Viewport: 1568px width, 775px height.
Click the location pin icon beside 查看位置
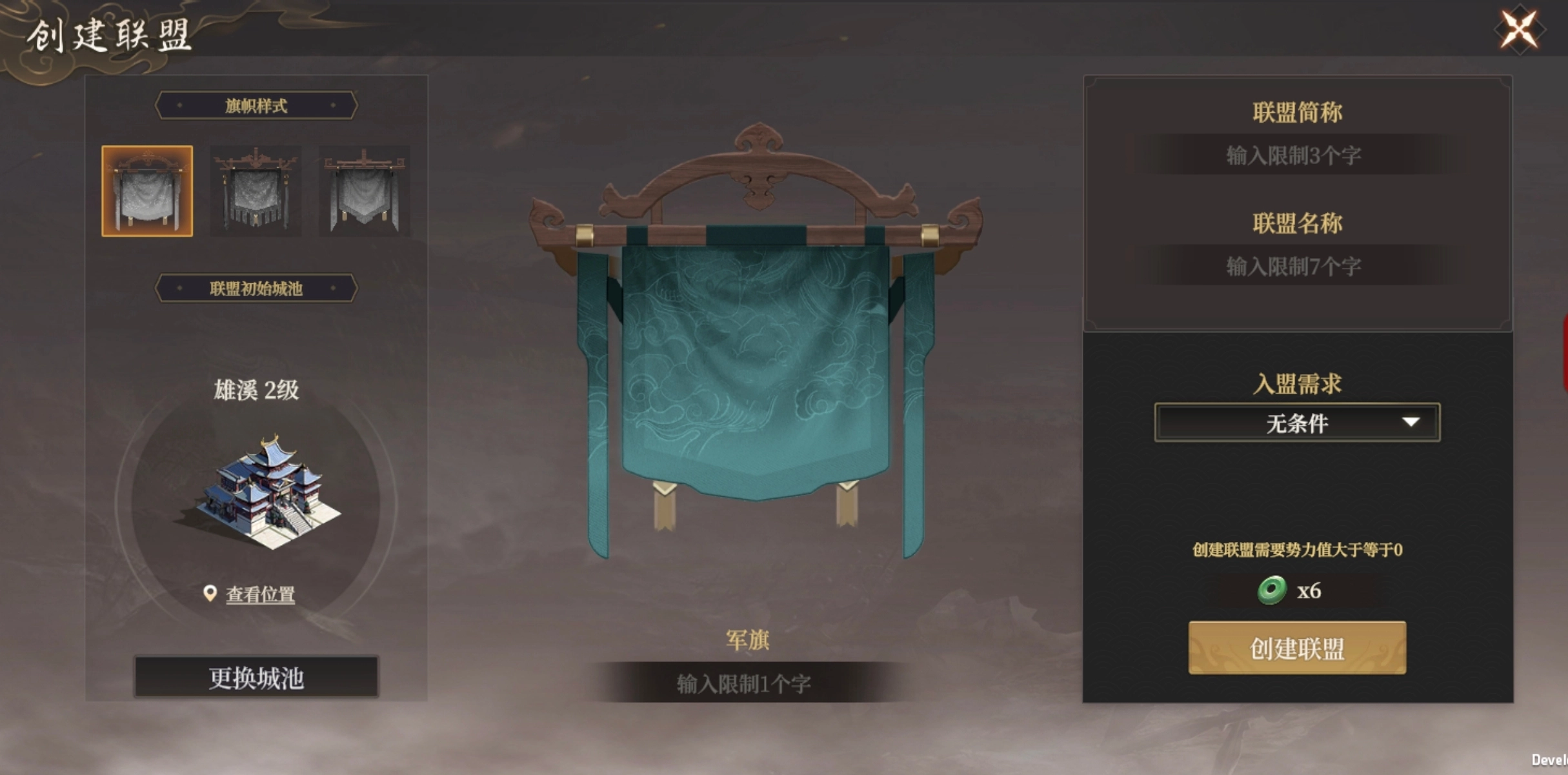(x=211, y=593)
